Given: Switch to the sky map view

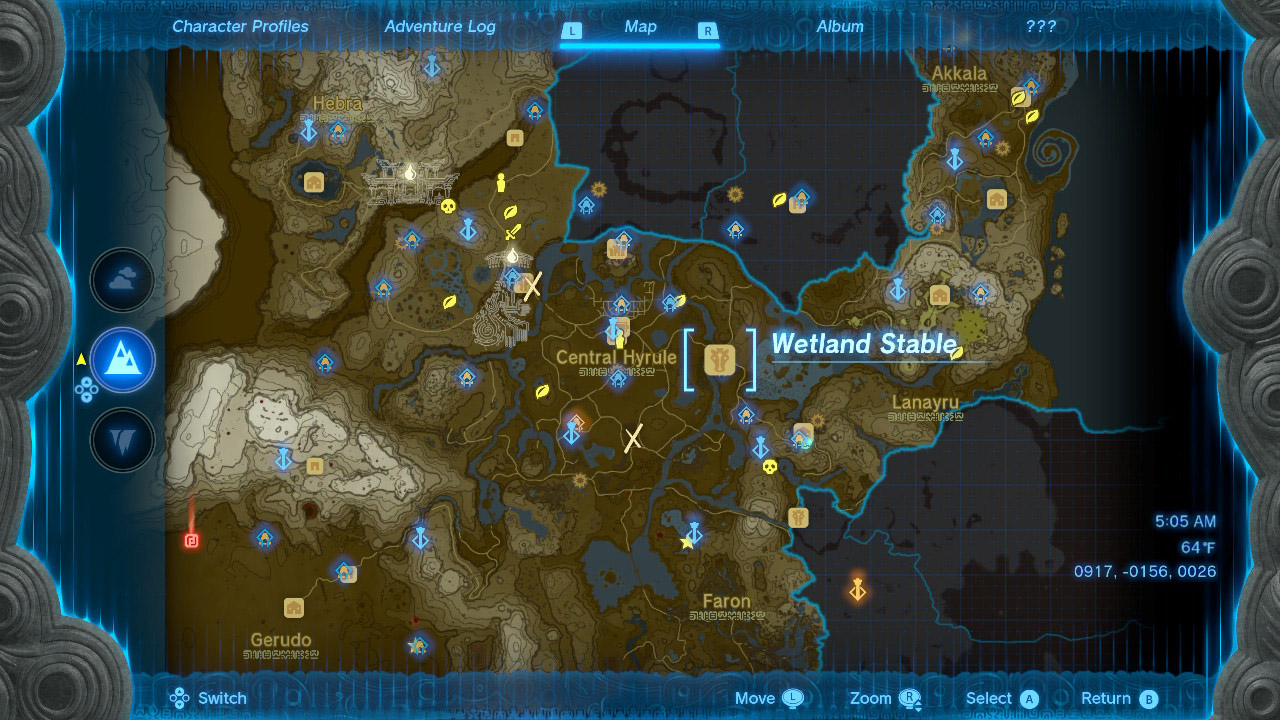Looking at the screenshot, I should coord(121,279).
